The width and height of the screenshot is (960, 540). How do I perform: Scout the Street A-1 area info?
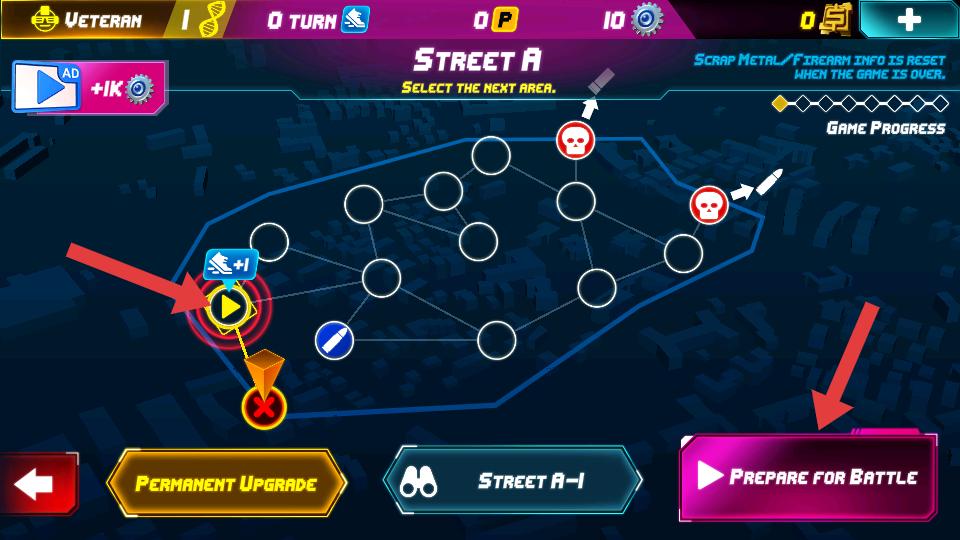coord(511,481)
